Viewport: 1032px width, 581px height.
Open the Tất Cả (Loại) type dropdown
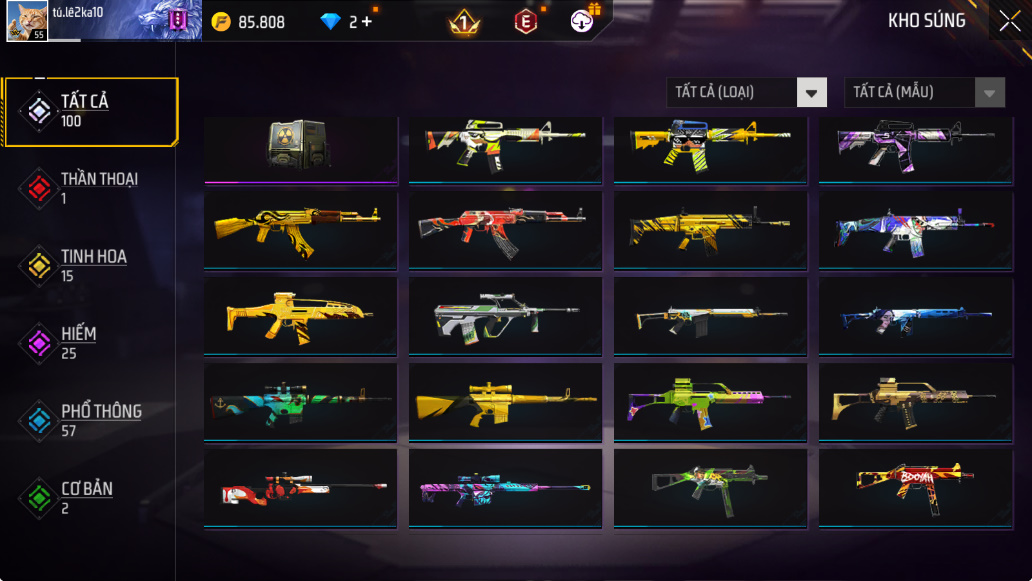[x=746, y=92]
